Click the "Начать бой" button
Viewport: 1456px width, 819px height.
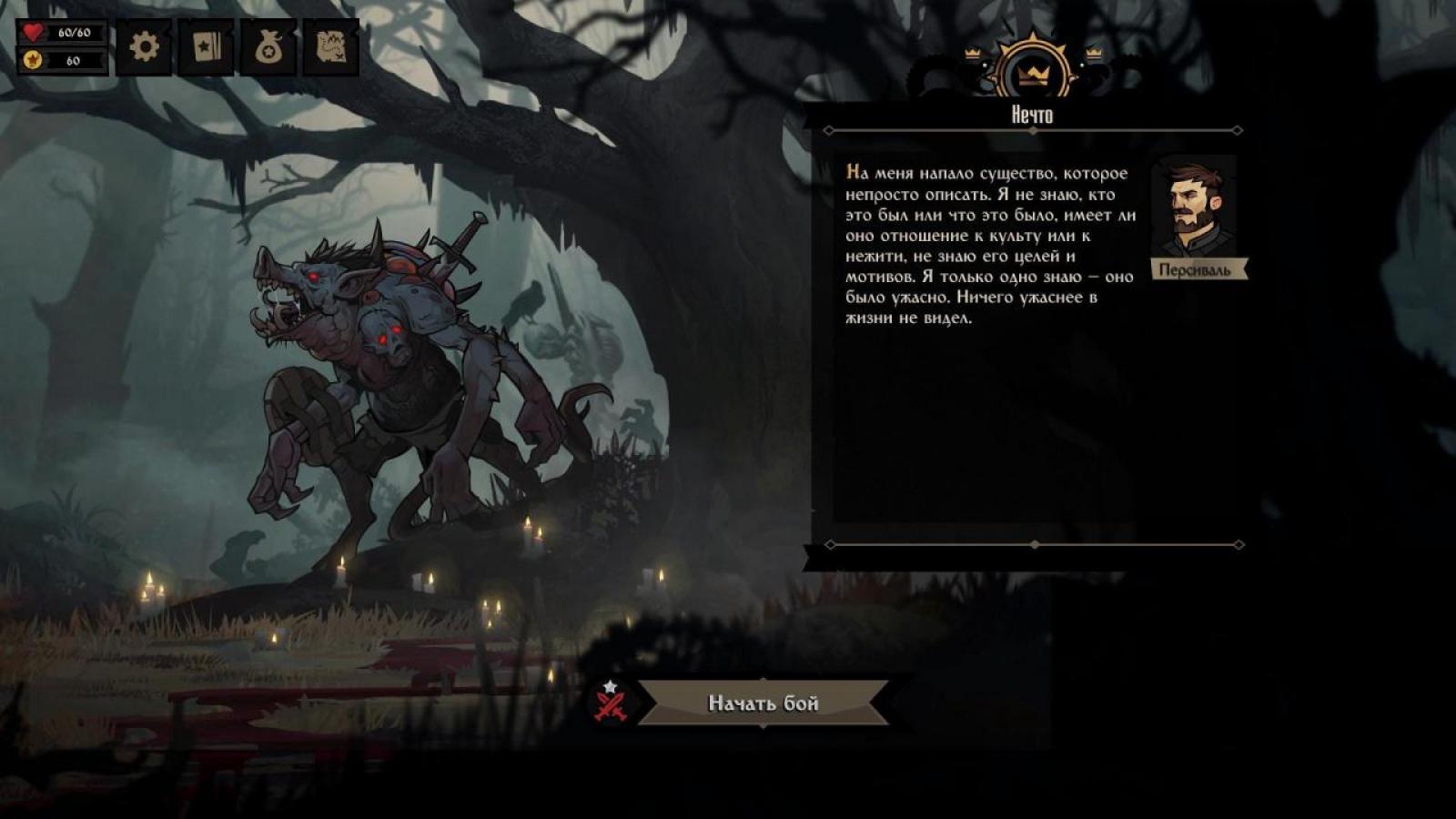click(763, 703)
